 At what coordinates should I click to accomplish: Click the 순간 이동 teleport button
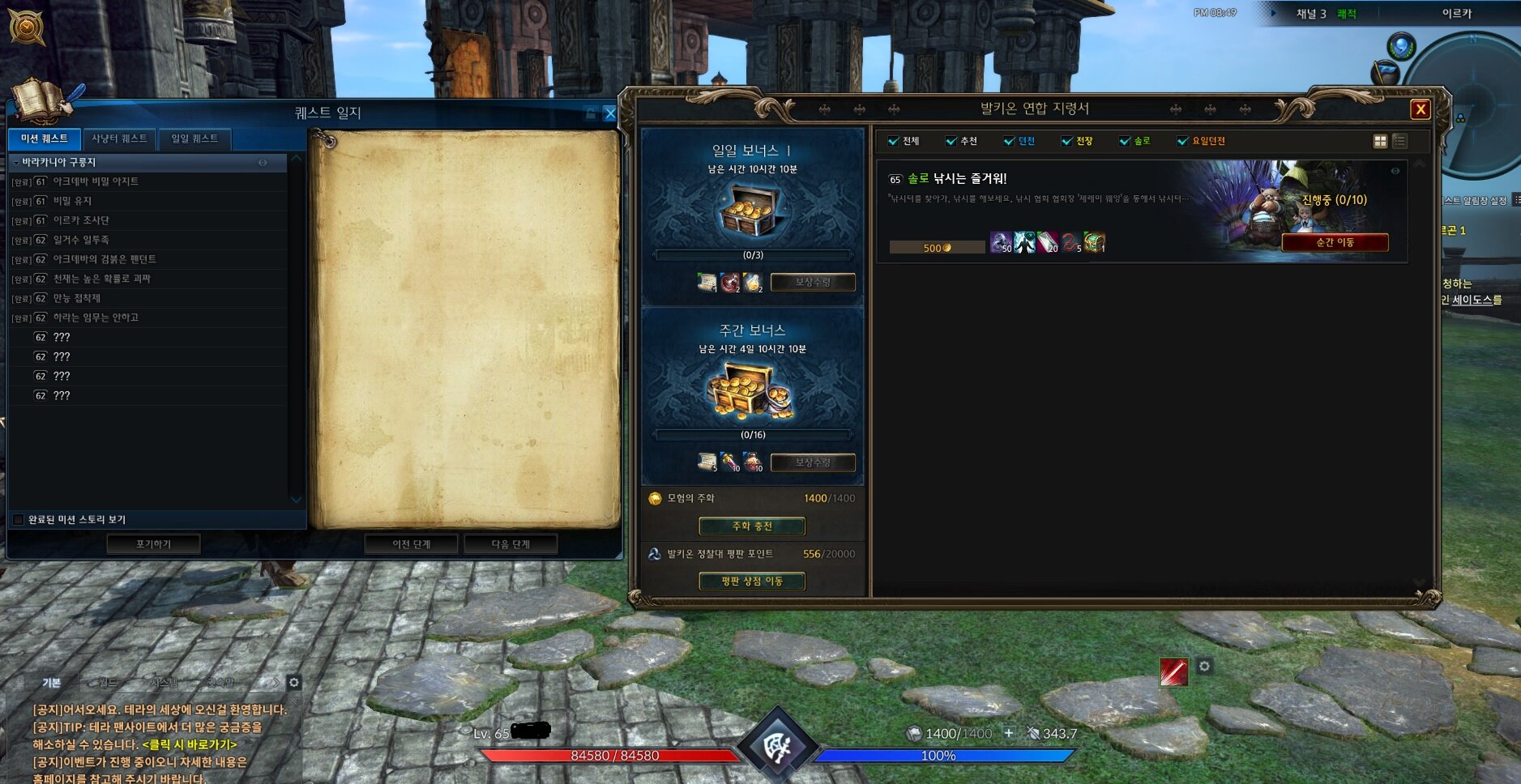[1335, 242]
